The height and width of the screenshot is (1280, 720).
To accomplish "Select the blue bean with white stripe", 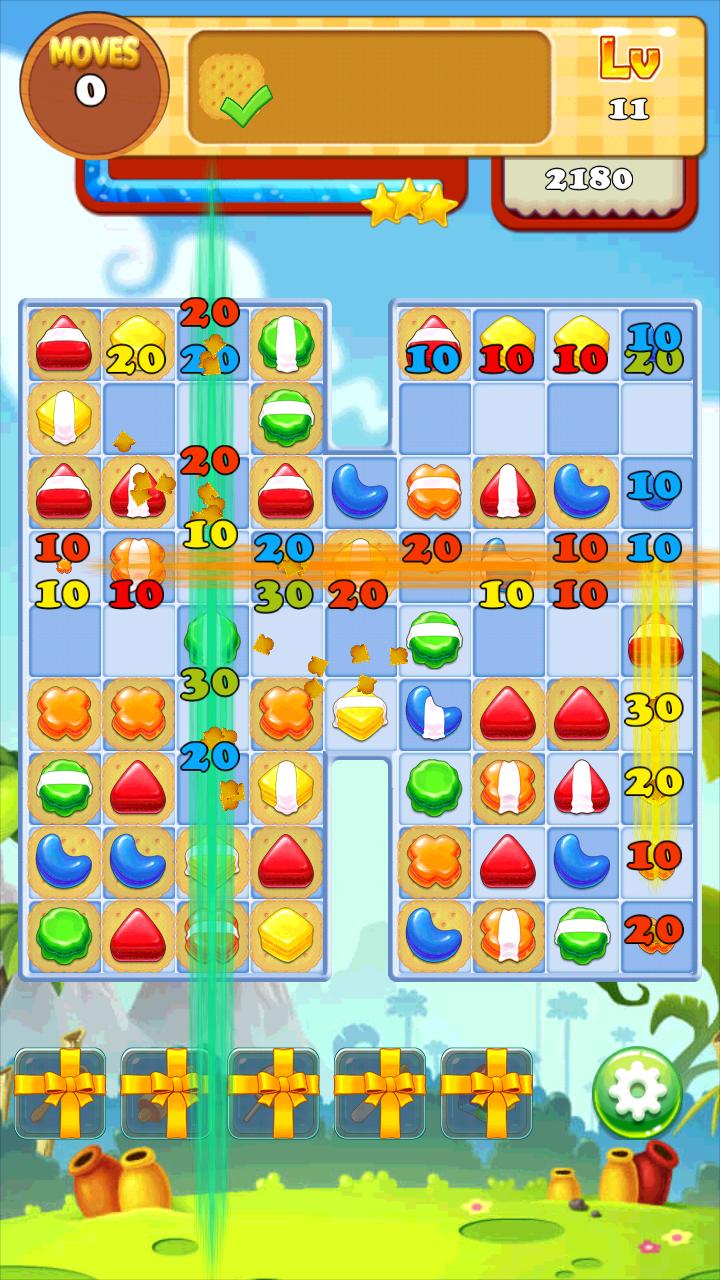I will tap(433, 712).
